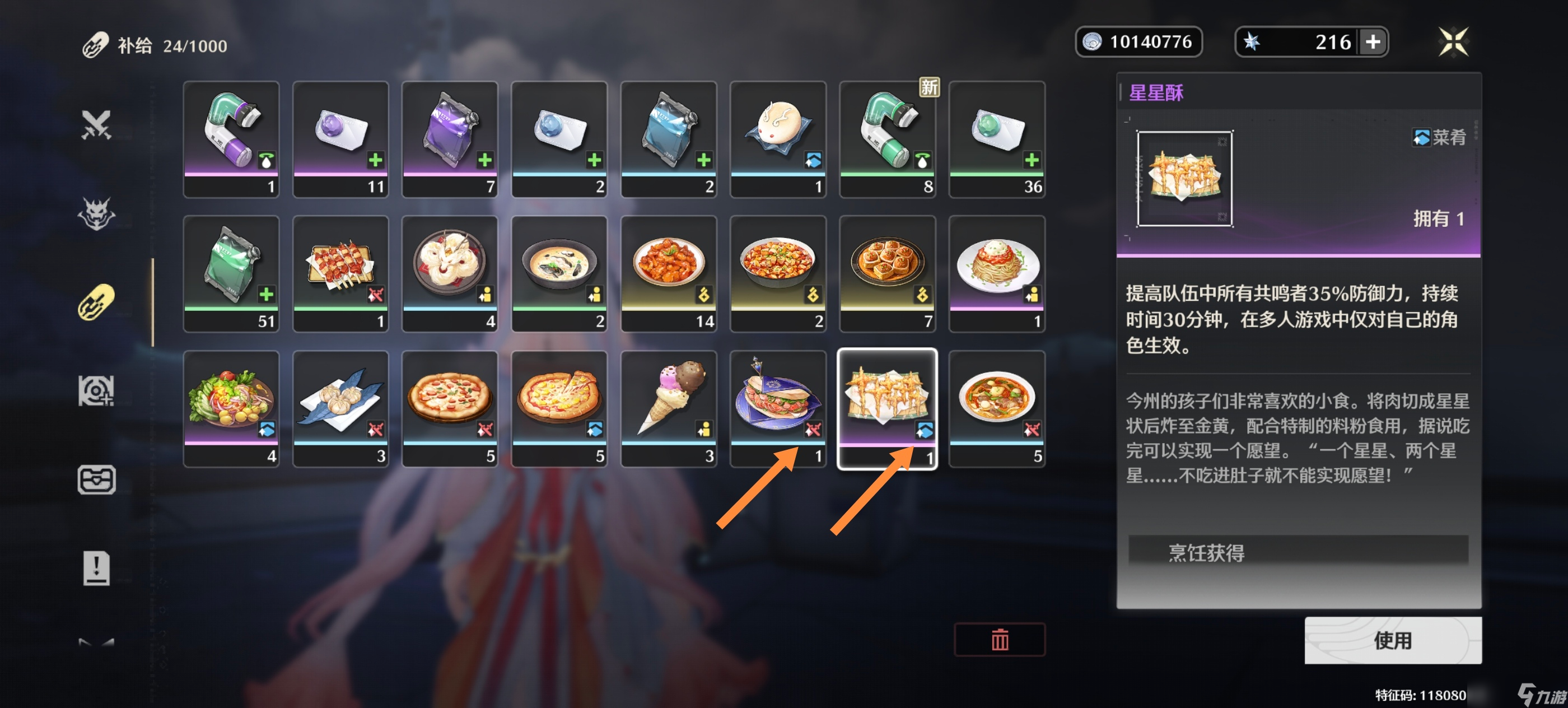Use the selected 星星酥 dish
Image resolution: width=1568 pixels, height=708 pixels.
tap(1392, 640)
